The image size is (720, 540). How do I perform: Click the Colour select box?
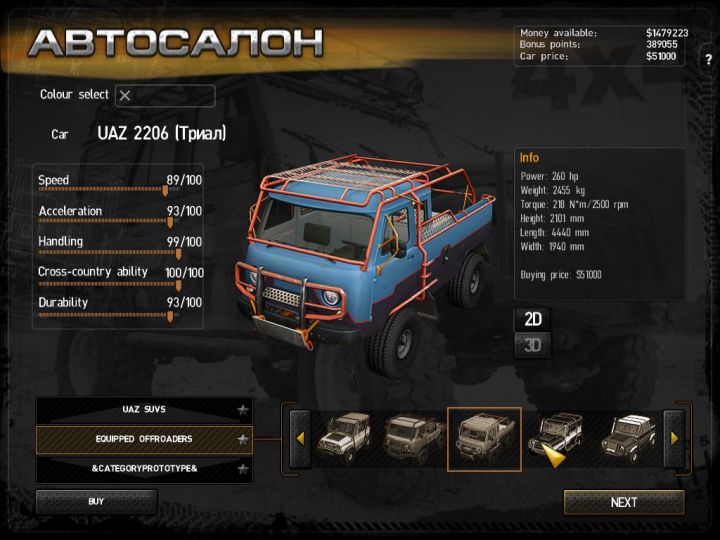165,96
